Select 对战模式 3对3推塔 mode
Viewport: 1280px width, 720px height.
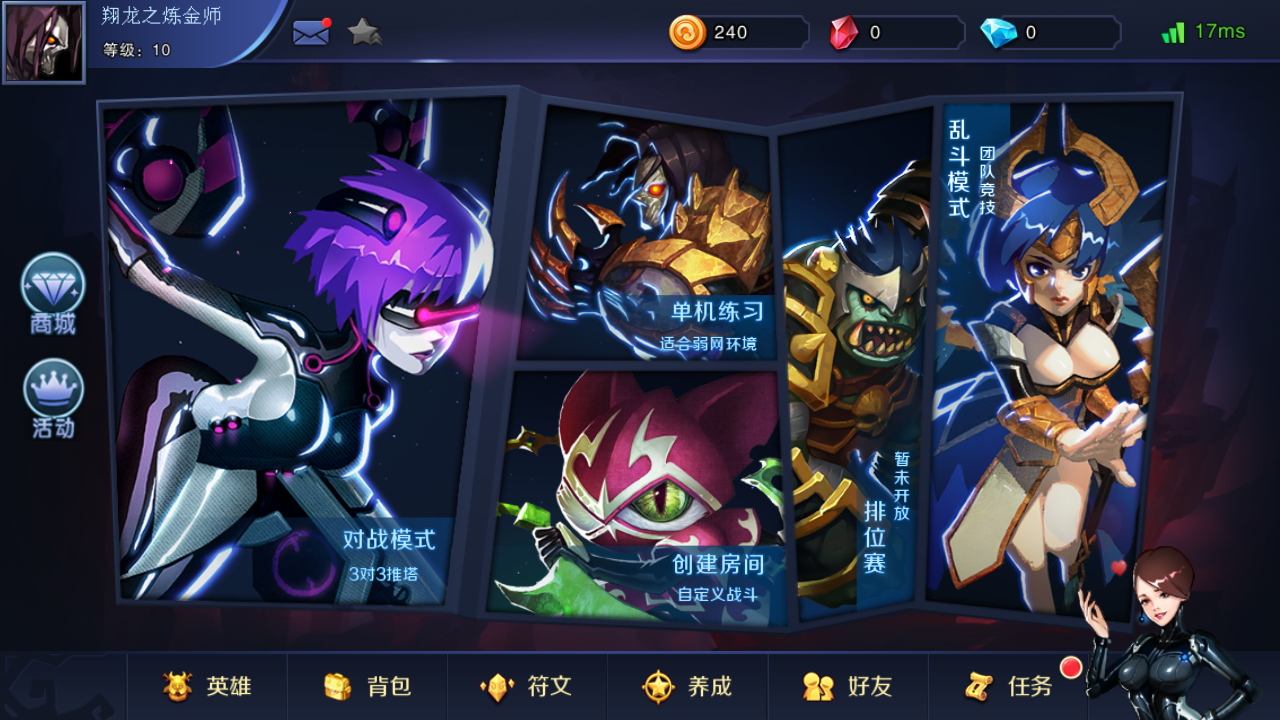click(x=305, y=350)
